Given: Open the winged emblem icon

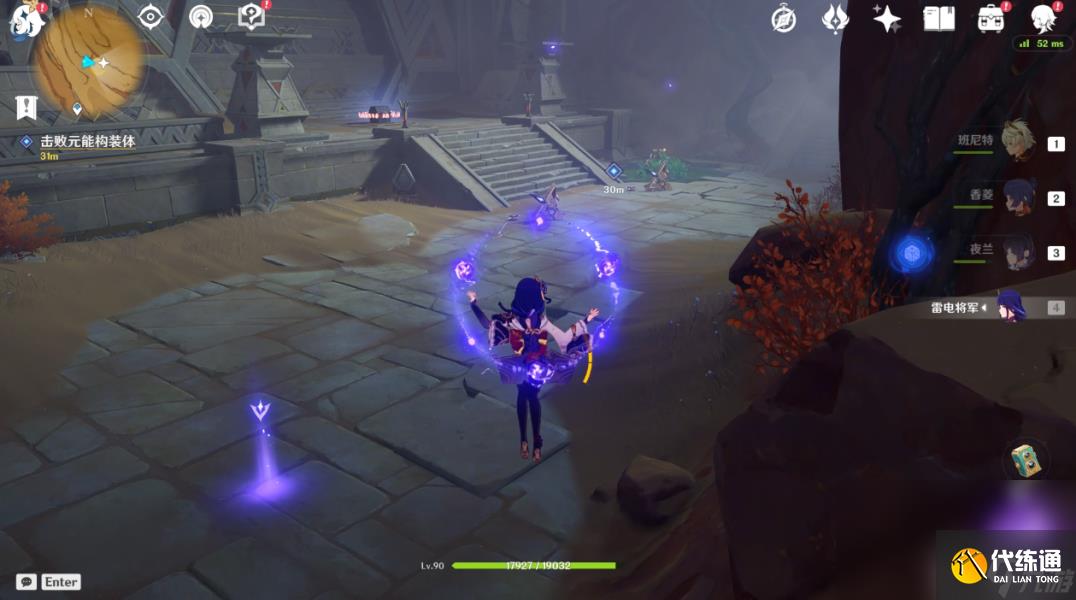Looking at the screenshot, I should click(835, 18).
